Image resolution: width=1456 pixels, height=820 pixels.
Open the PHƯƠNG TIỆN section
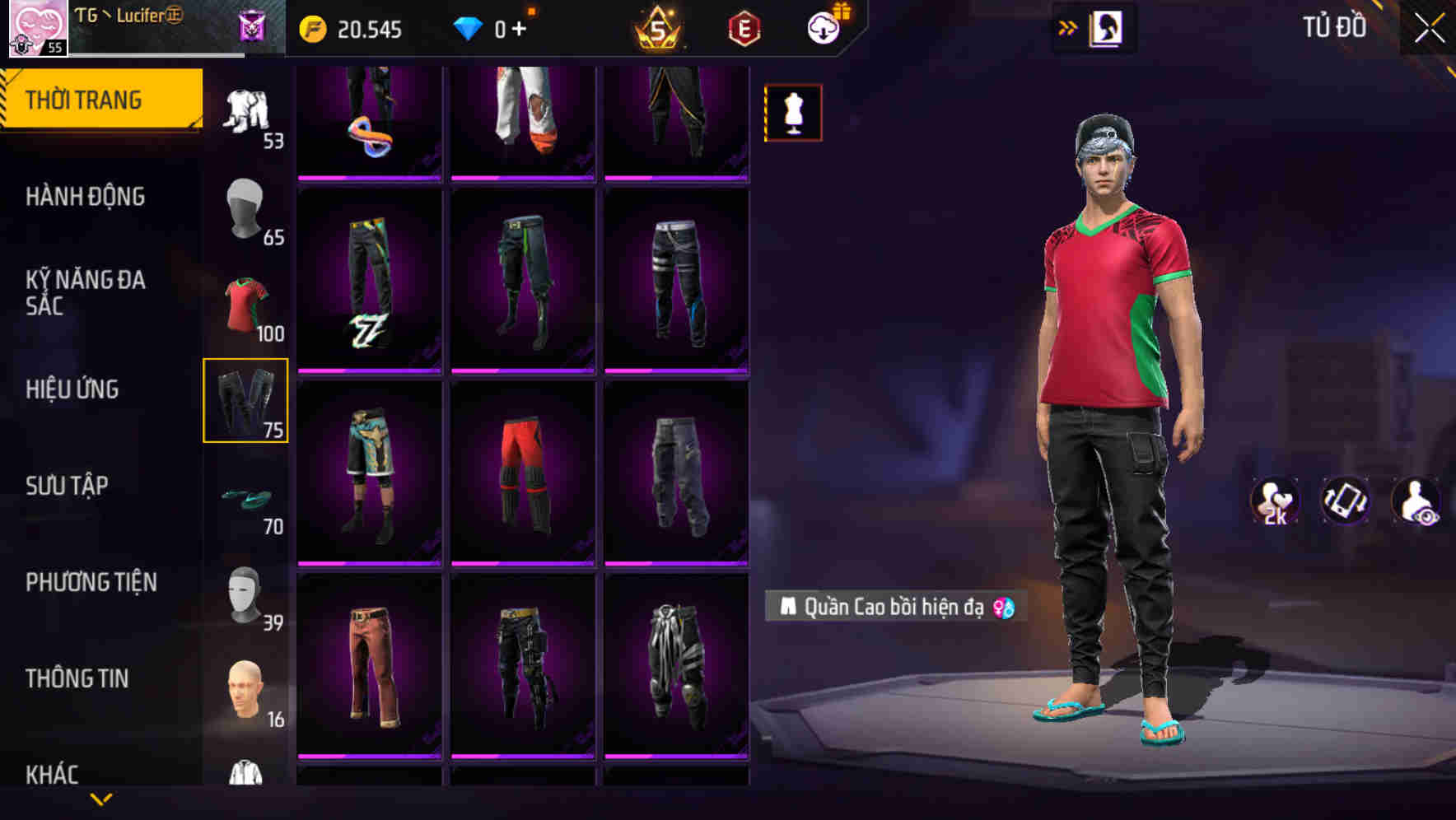tap(91, 581)
